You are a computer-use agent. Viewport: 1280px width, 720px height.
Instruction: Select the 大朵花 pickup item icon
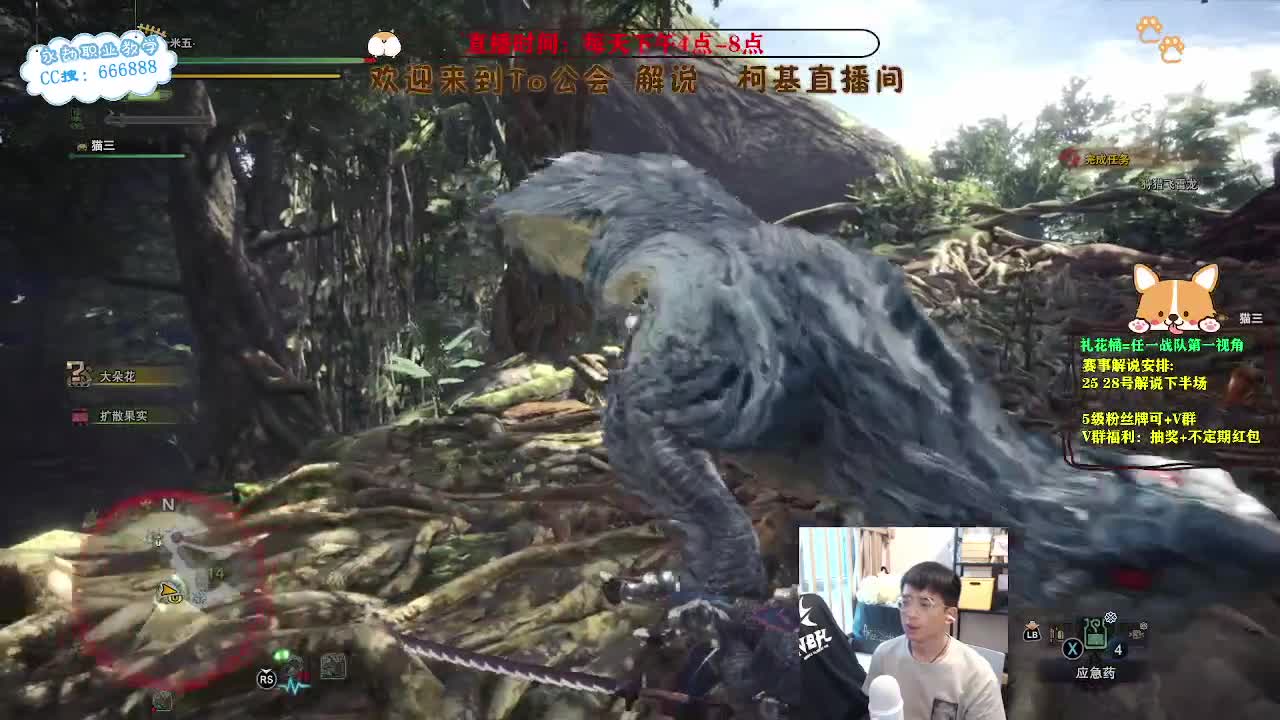click(x=79, y=371)
